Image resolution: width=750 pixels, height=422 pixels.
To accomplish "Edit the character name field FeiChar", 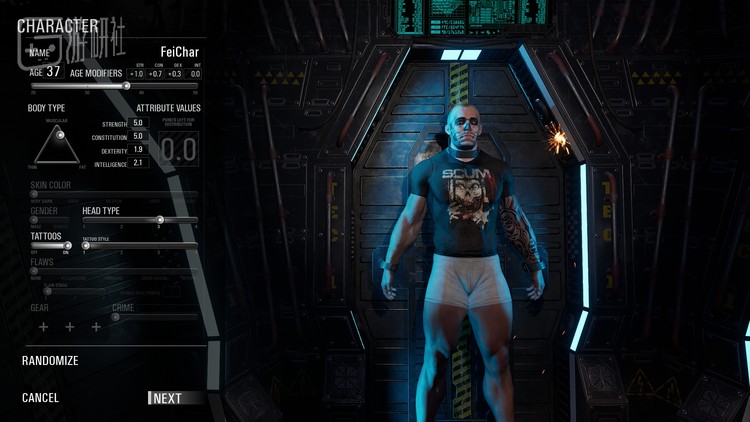I will 180,52.
